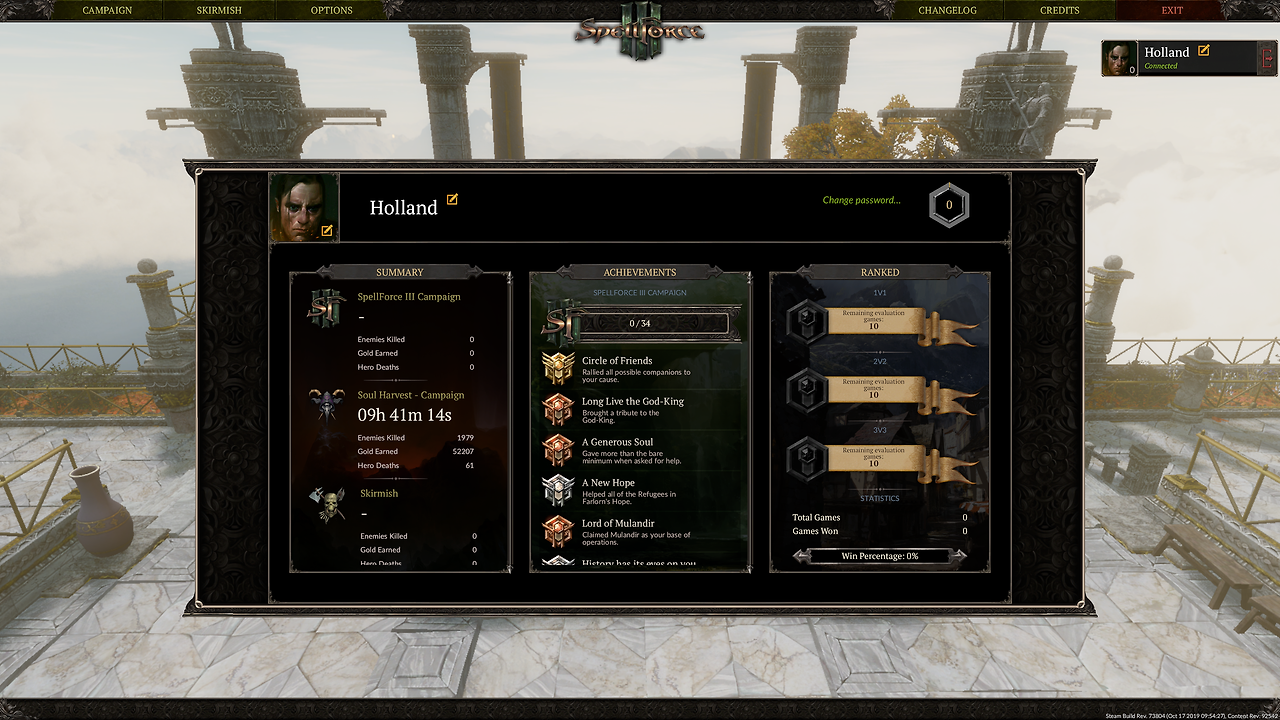Click the hexagonal rank badge showing 0
This screenshot has height=720, width=1280.
948,206
